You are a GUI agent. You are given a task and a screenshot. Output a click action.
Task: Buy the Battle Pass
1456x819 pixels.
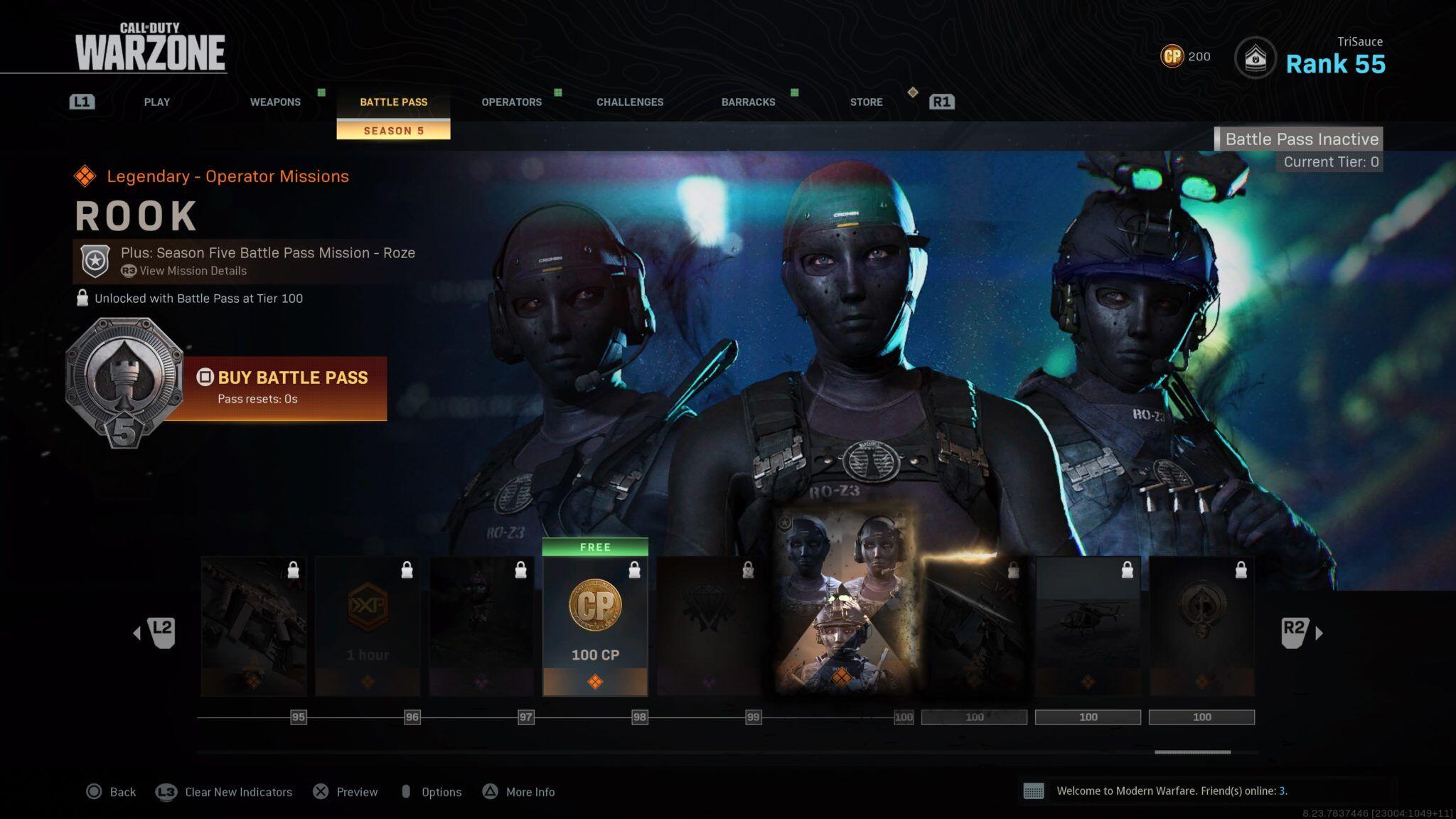point(283,387)
